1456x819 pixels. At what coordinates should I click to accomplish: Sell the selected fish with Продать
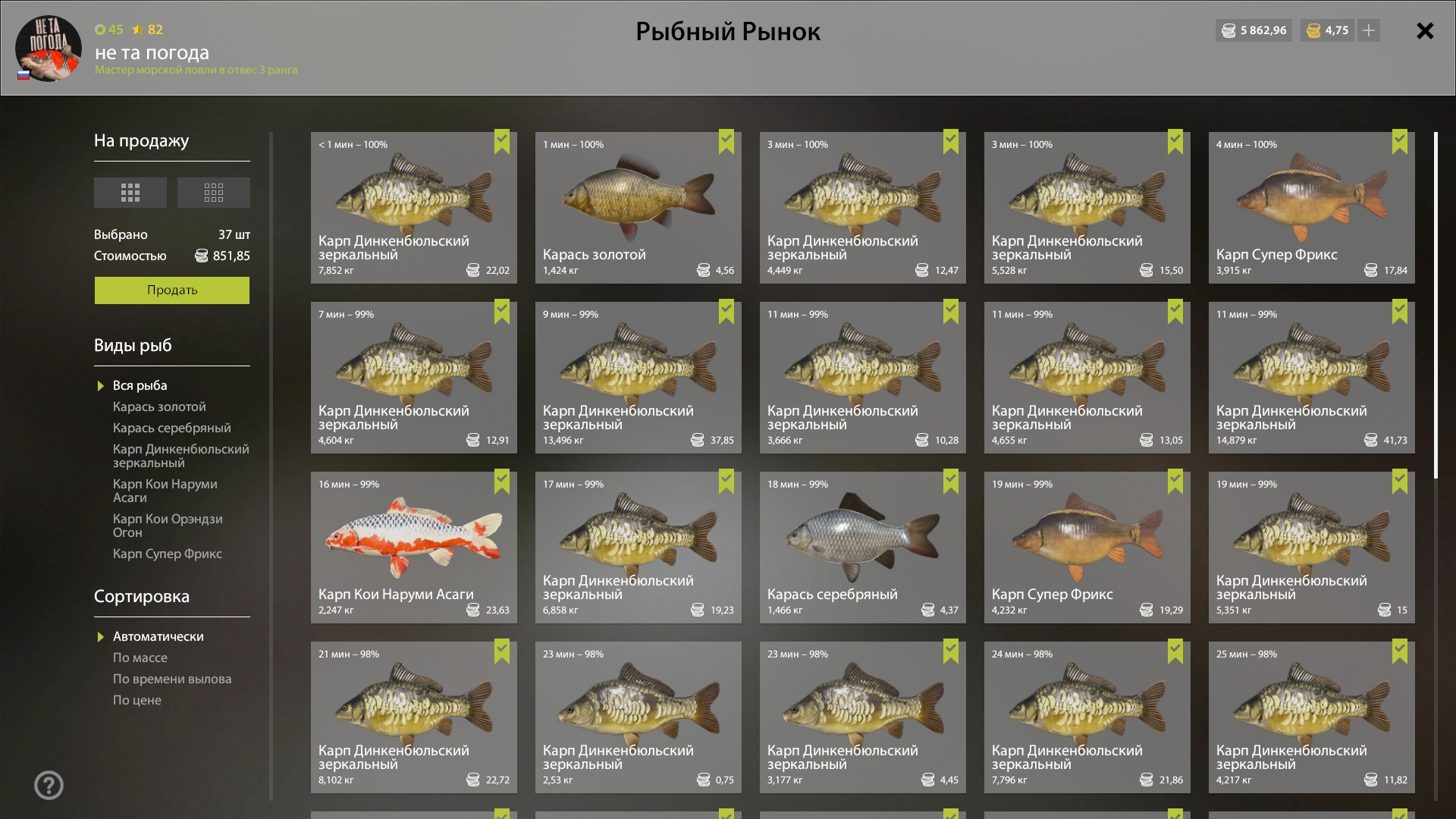(171, 290)
